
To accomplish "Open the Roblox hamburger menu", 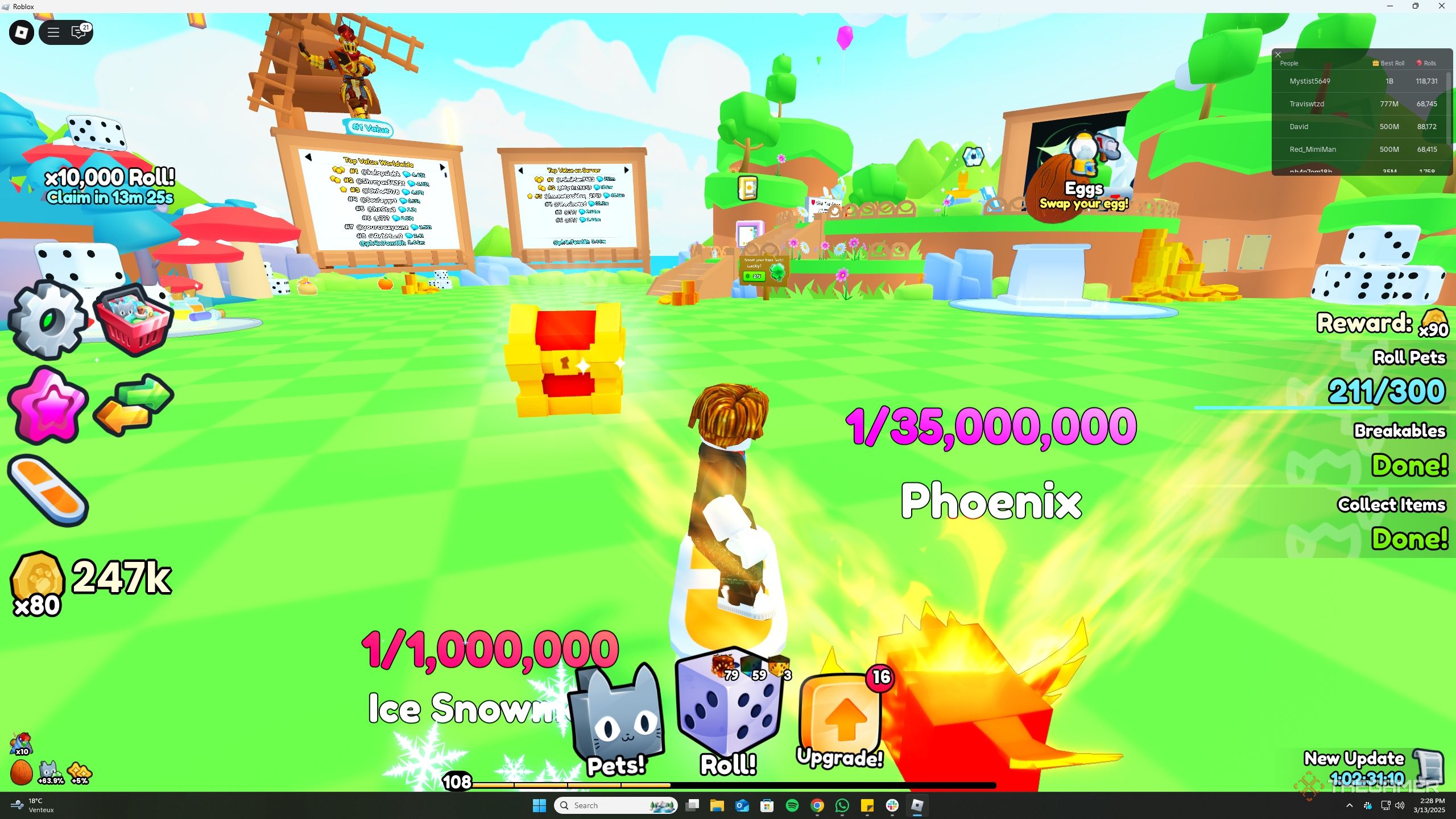I will coord(53,32).
